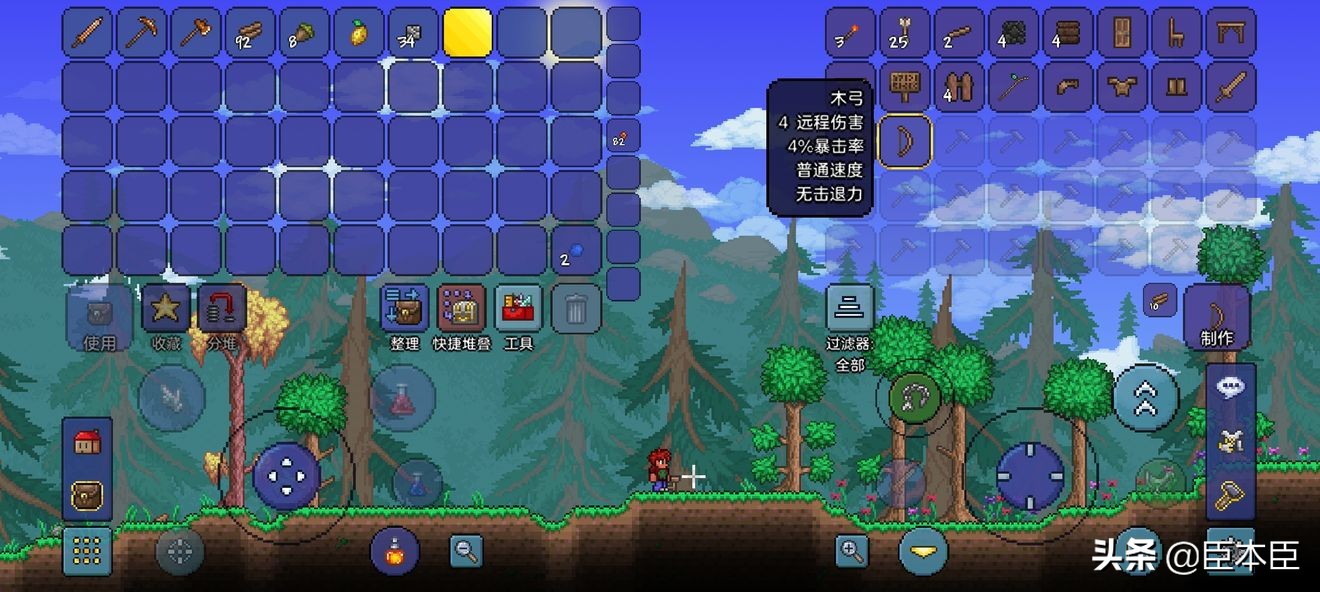Click the zoom-out magnifier button
Screen dimensions: 1320x592
[466, 549]
